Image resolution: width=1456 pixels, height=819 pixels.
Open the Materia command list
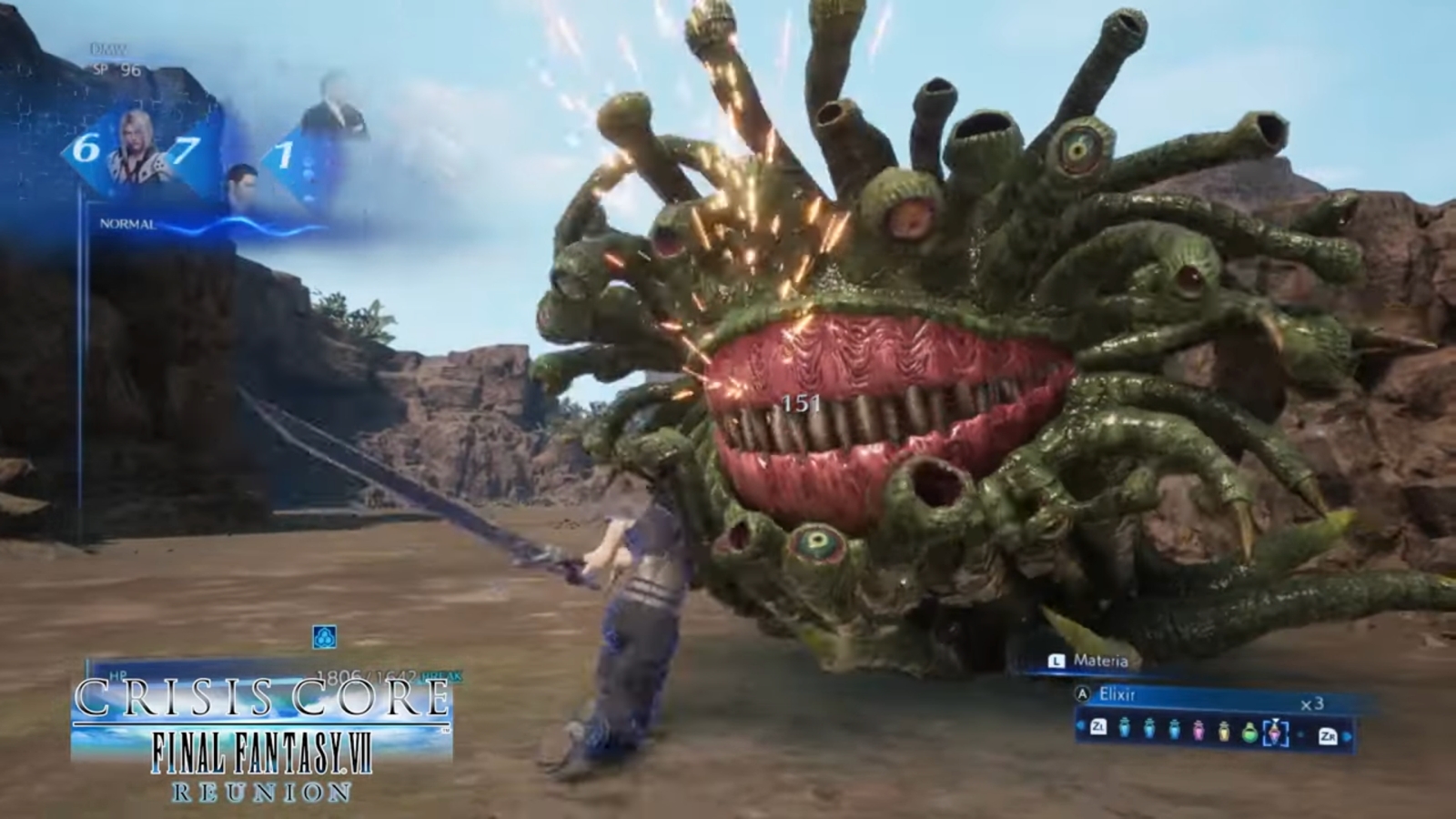1099,662
